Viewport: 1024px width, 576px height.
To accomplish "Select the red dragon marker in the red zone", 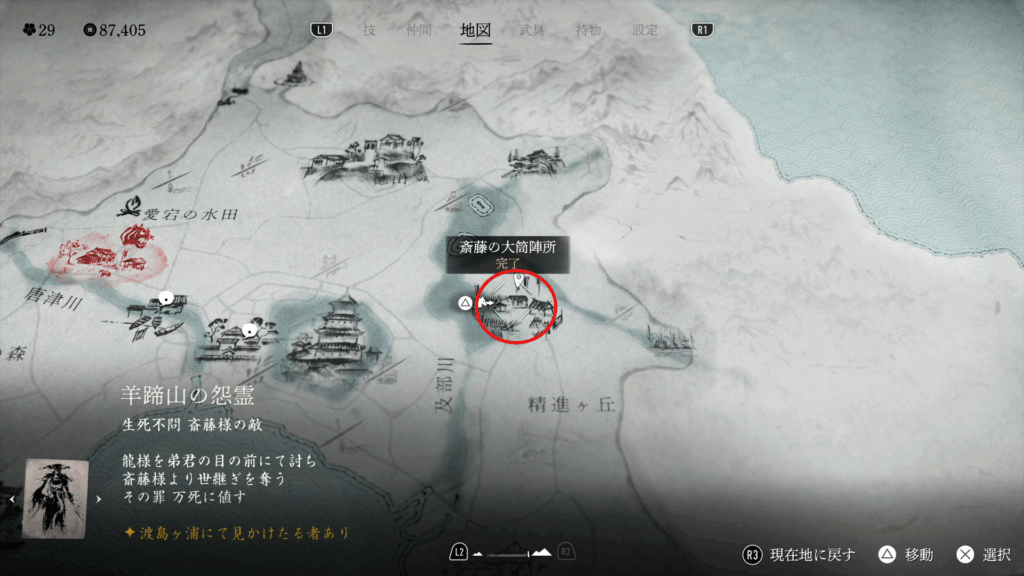I will point(133,237).
